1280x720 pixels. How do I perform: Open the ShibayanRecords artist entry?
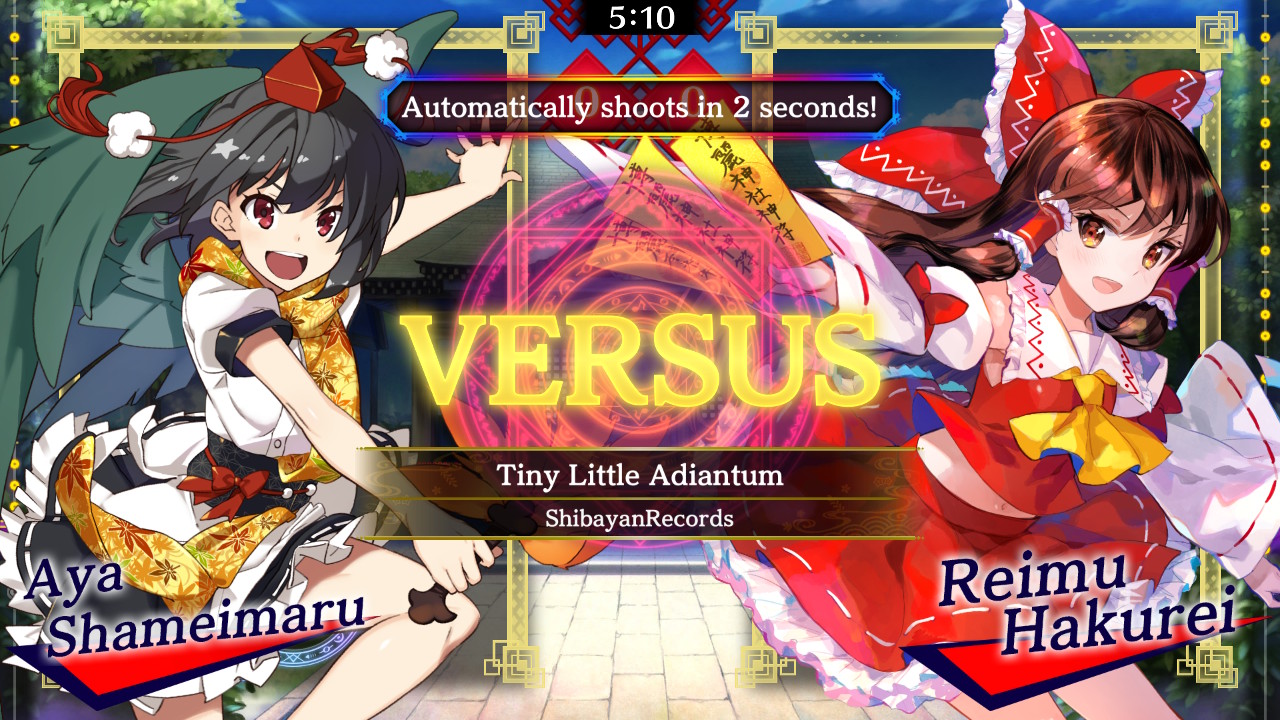tap(640, 517)
